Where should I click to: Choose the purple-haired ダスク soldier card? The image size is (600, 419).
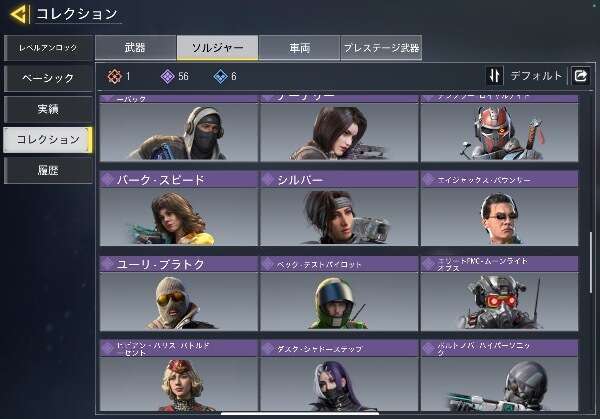tap(338, 378)
